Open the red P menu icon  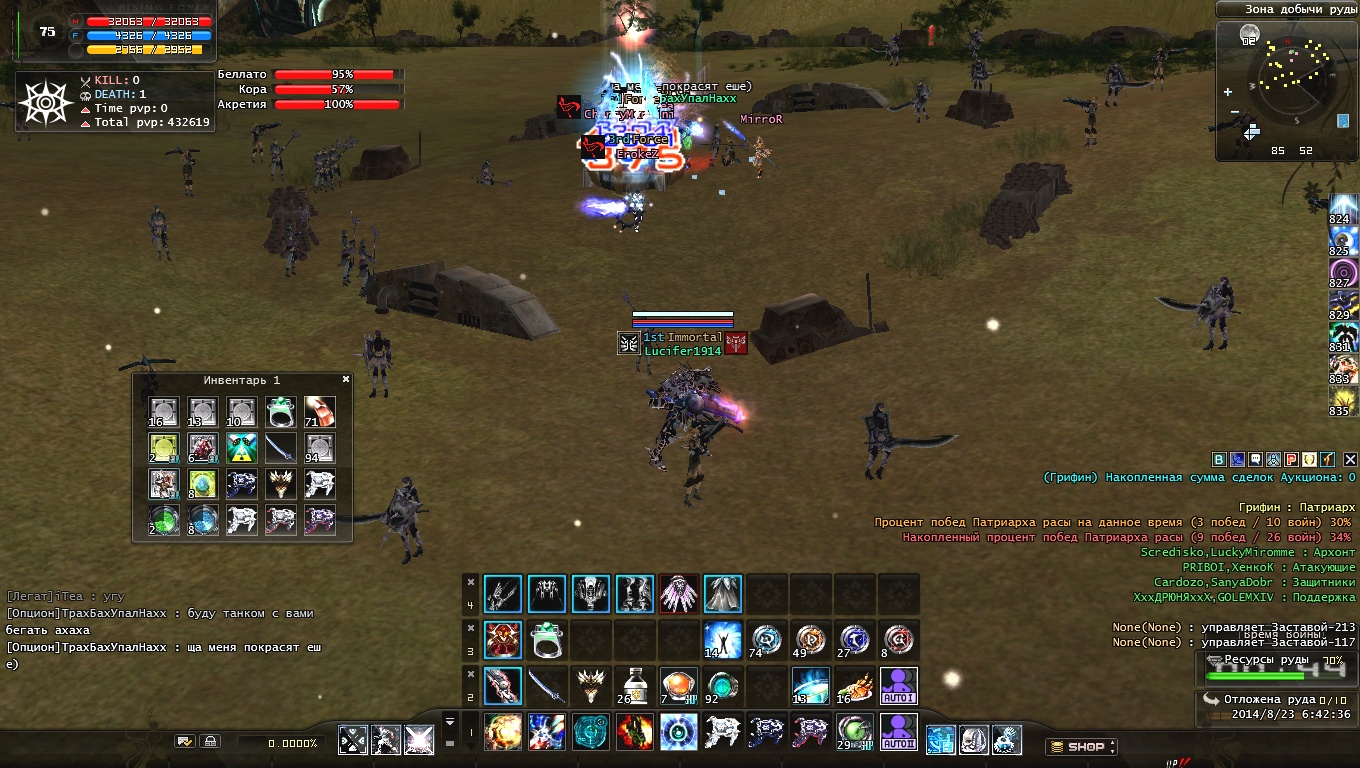[1291, 459]
